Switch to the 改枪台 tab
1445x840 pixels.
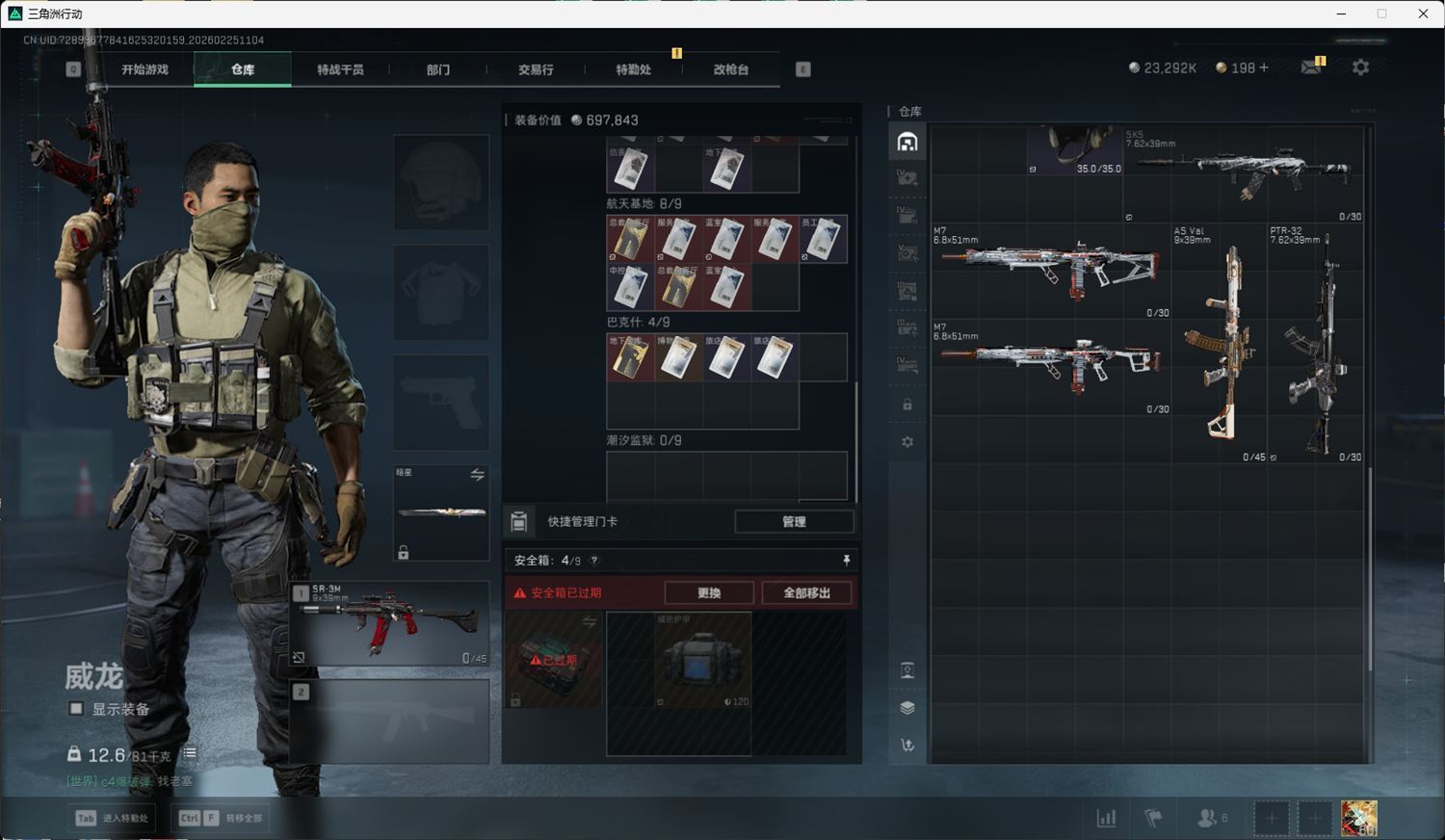[730, 69]
